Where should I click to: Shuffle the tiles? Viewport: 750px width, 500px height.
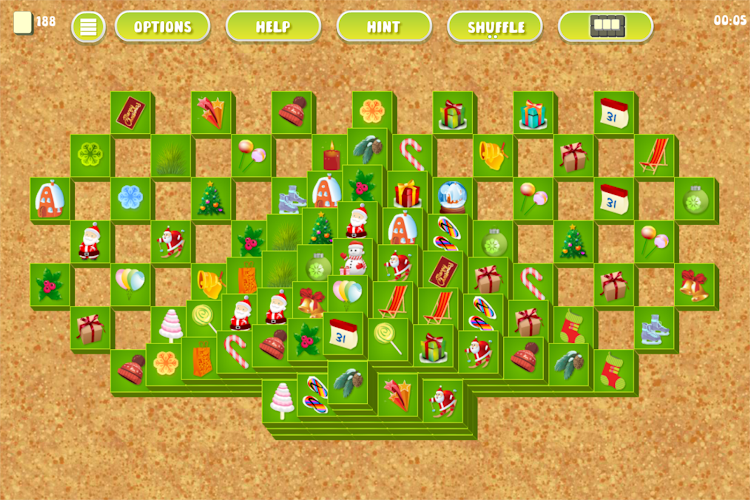[x=495, y=27]
